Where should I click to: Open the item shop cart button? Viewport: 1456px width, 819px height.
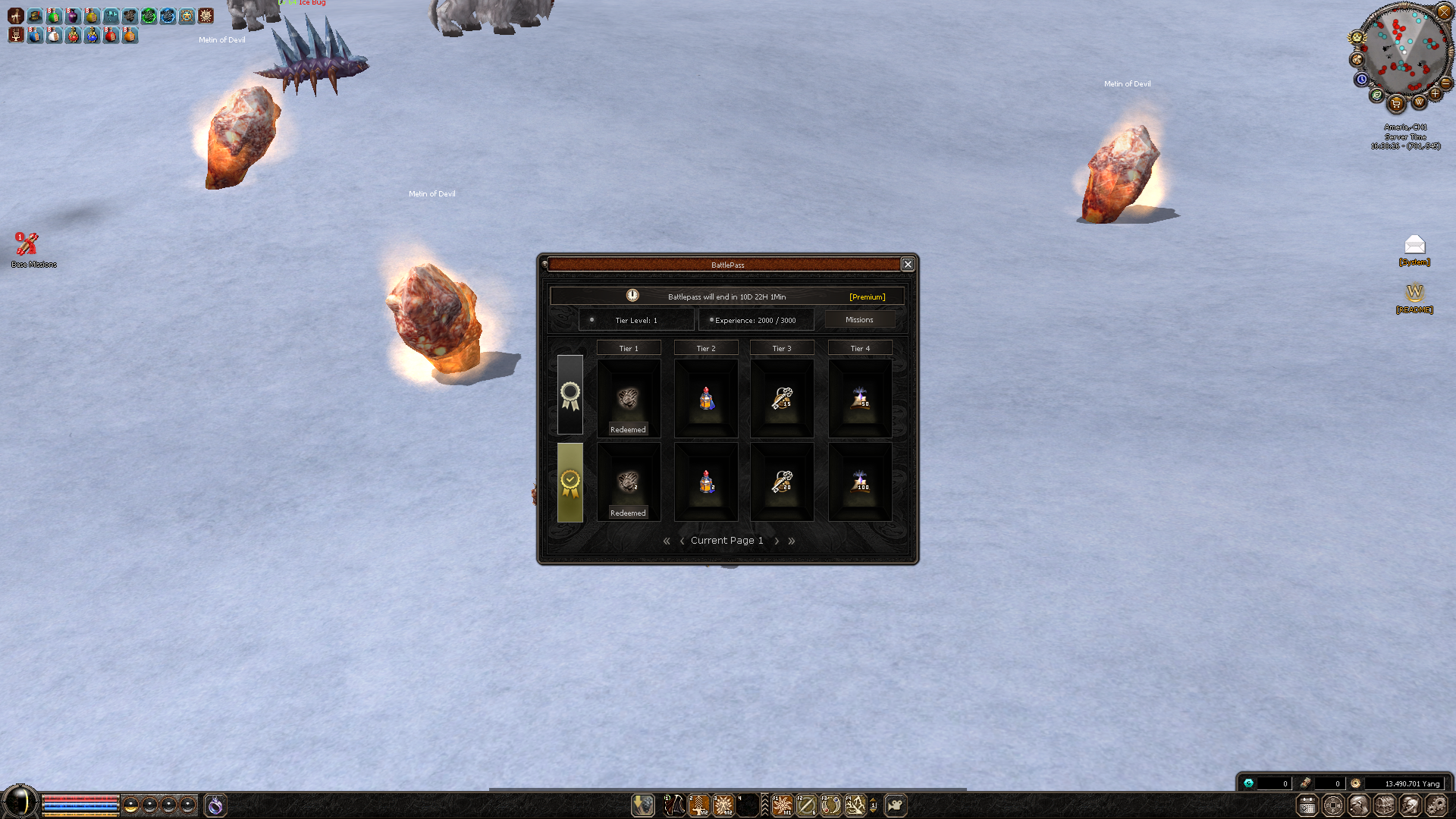coord(1396,104)
